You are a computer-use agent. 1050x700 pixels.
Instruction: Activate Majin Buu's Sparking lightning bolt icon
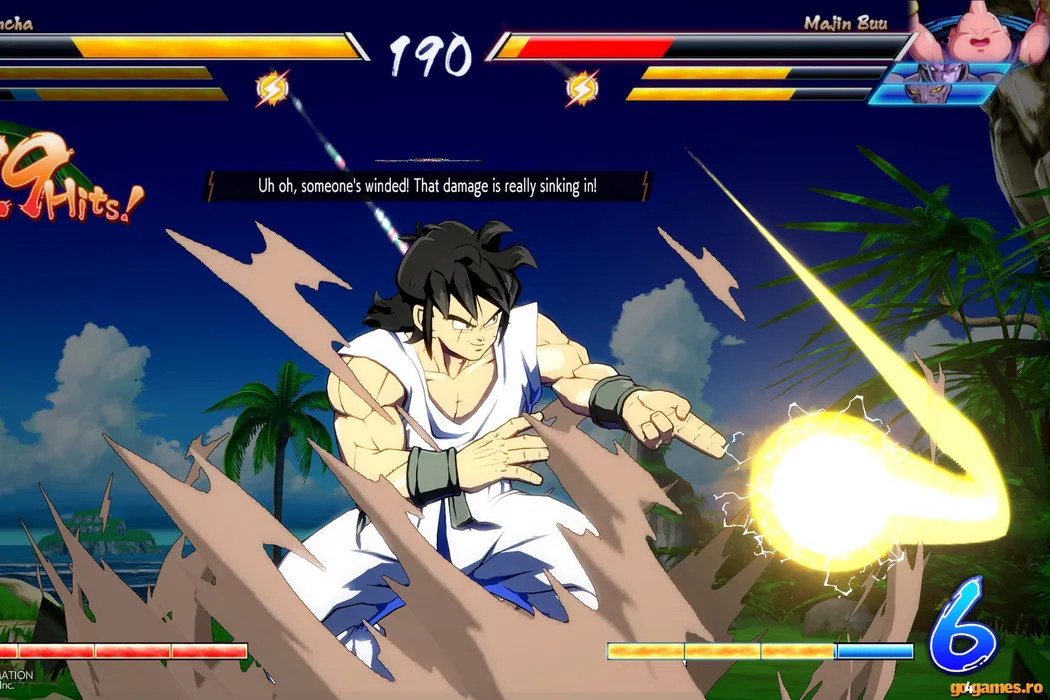tap(582, 90)
